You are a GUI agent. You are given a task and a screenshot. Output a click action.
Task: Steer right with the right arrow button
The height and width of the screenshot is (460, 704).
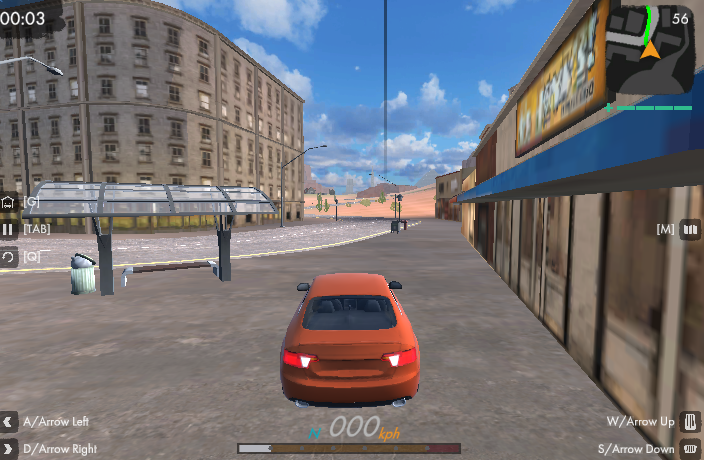tap(9, 448)
